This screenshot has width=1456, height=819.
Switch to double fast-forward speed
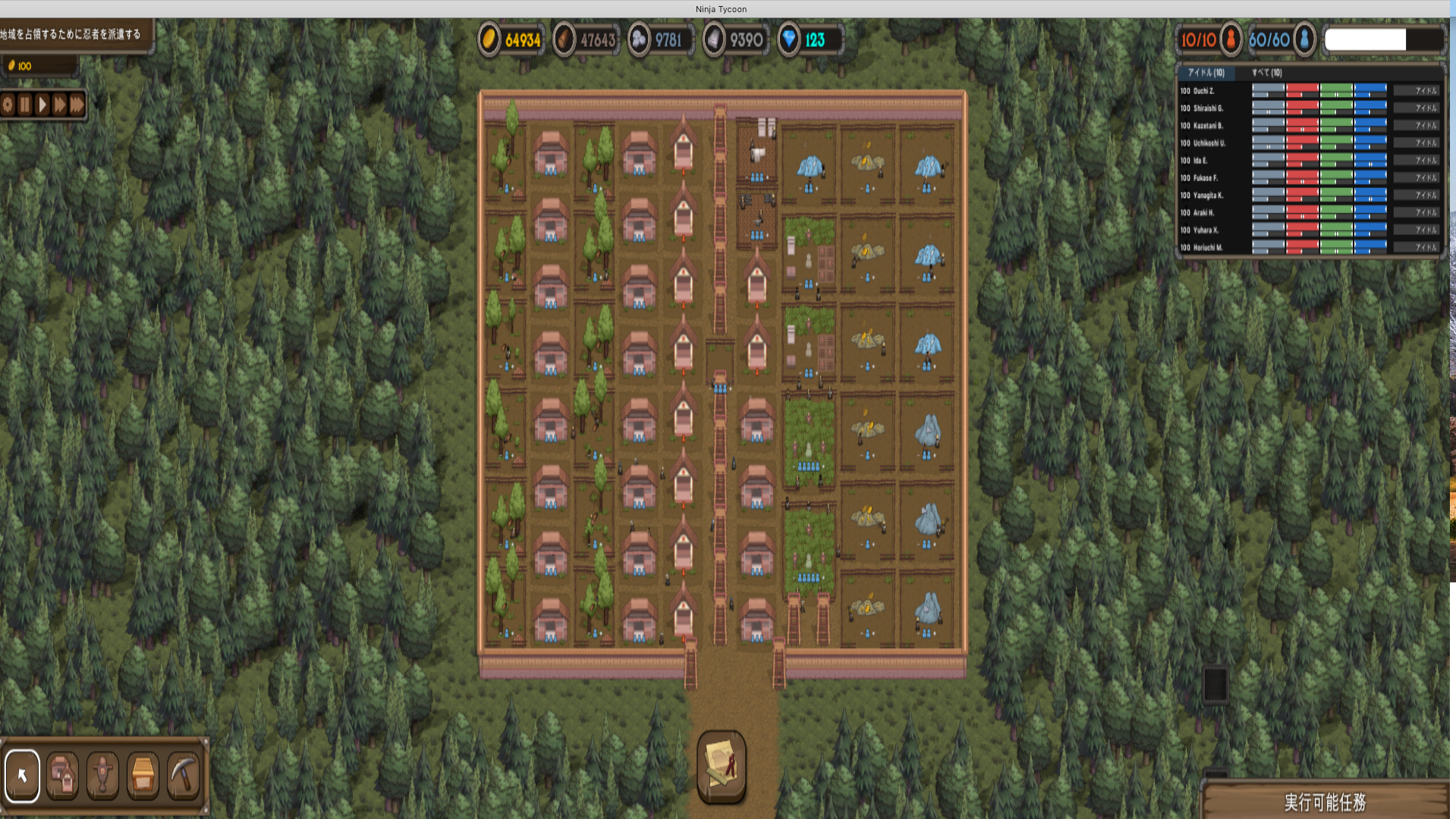pyautogui.click(x=59, y=105)
